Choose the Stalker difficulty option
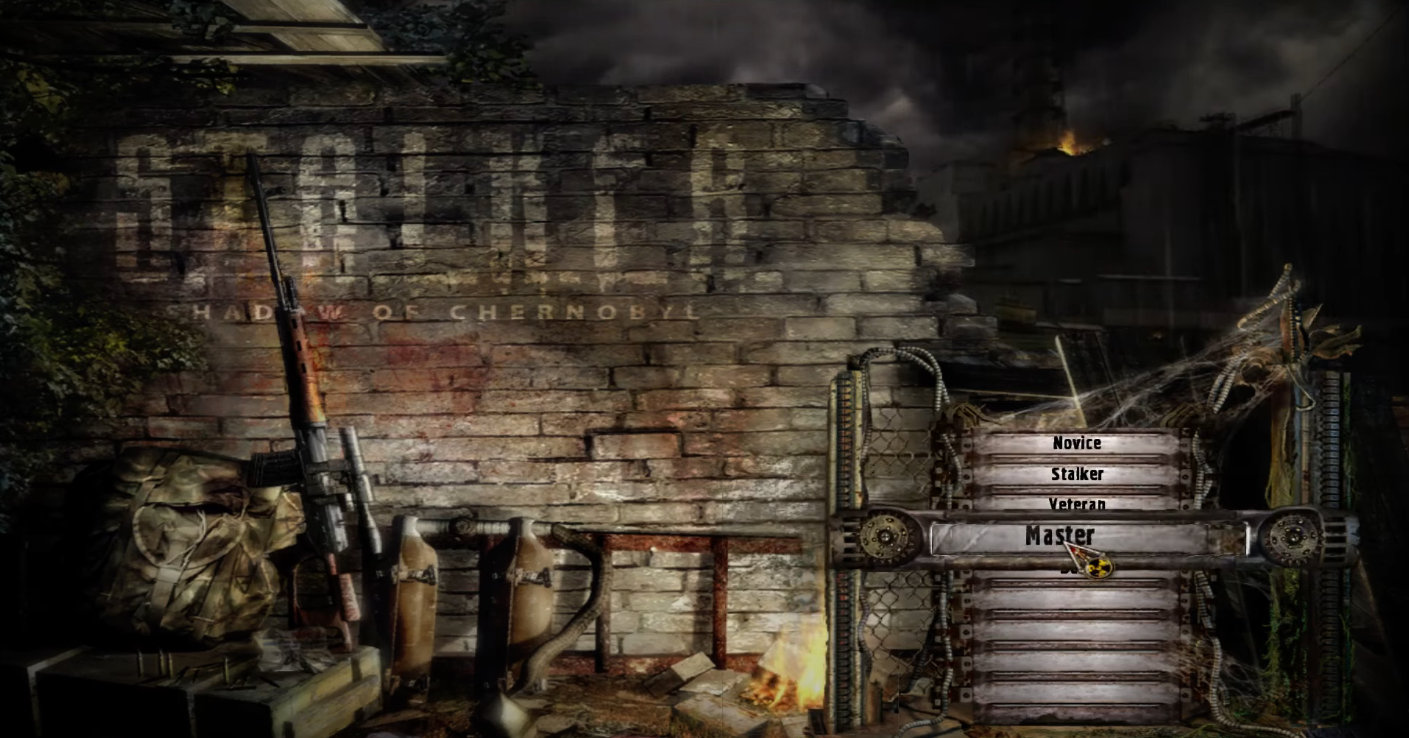1409x738 pixels. tap(1077, 474)
